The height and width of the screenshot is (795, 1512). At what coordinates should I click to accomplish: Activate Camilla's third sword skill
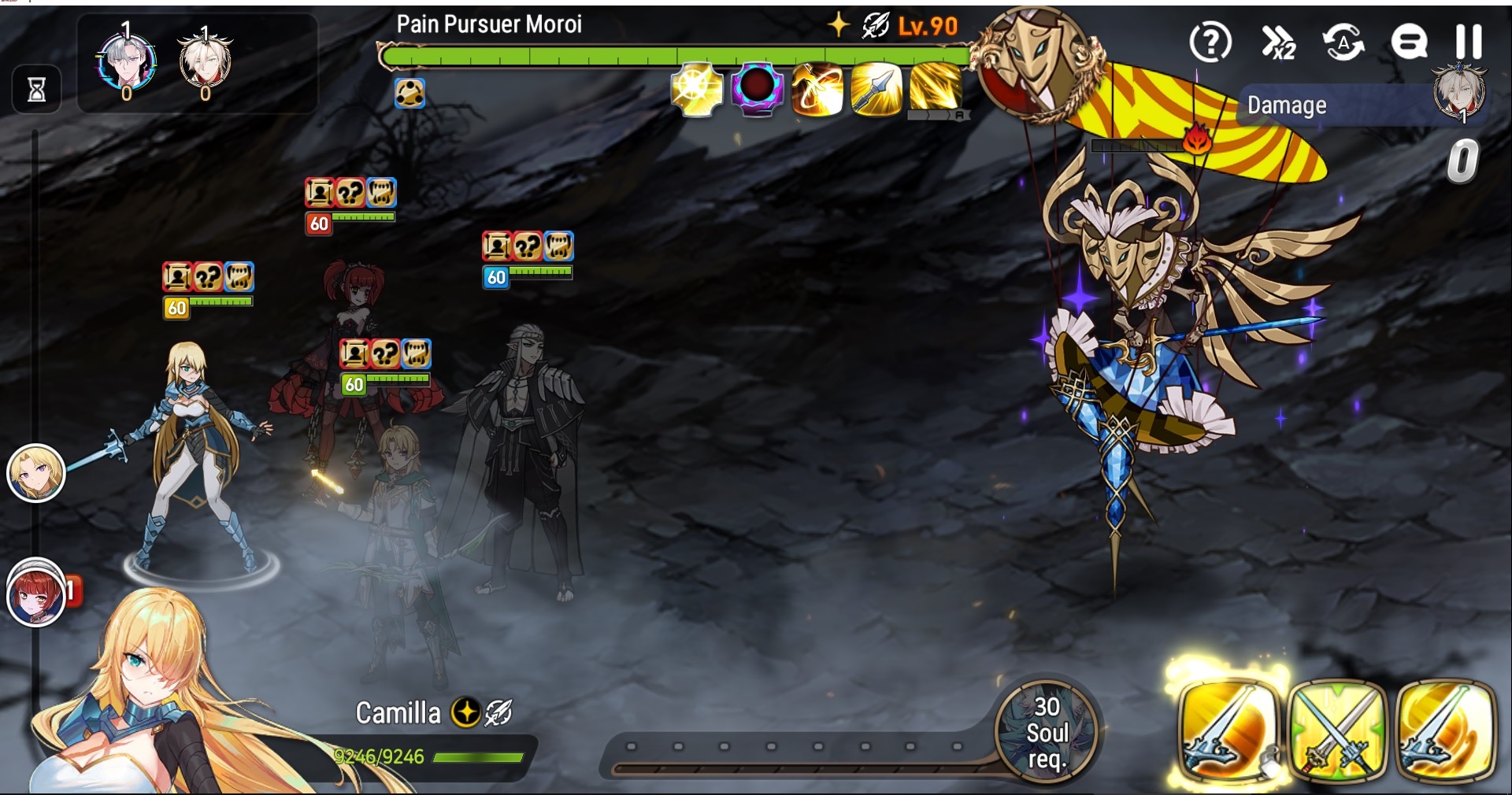click(1445, 730)
